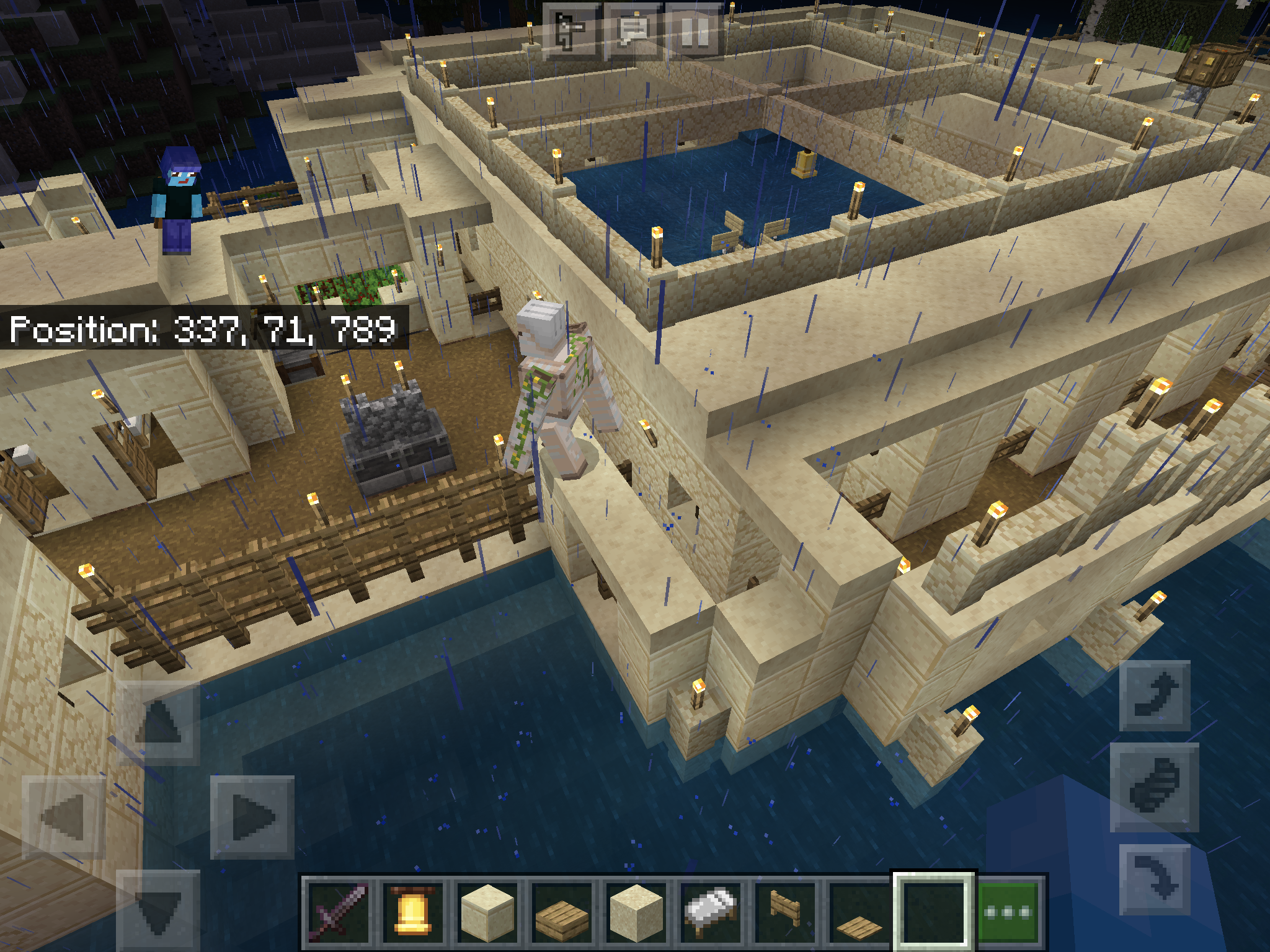The image size is (1270, 952).
Task: Select the empty highlighted hotbar slot
Action: 934,912
